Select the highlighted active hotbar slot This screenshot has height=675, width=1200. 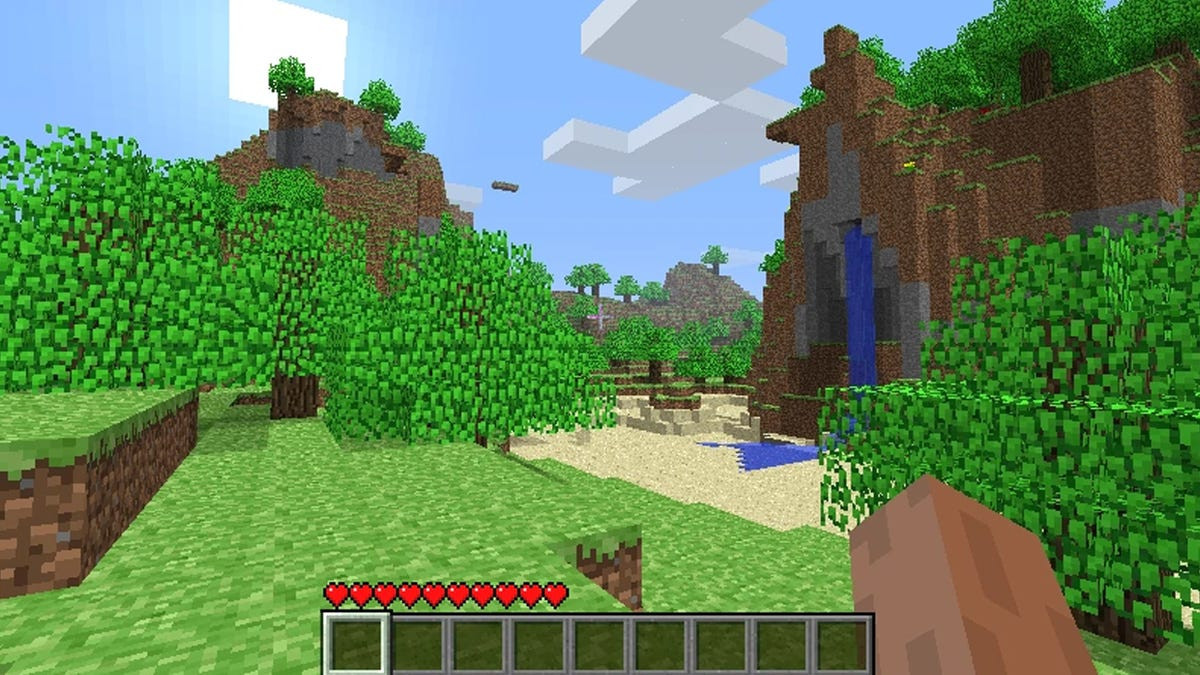(356, 643)
